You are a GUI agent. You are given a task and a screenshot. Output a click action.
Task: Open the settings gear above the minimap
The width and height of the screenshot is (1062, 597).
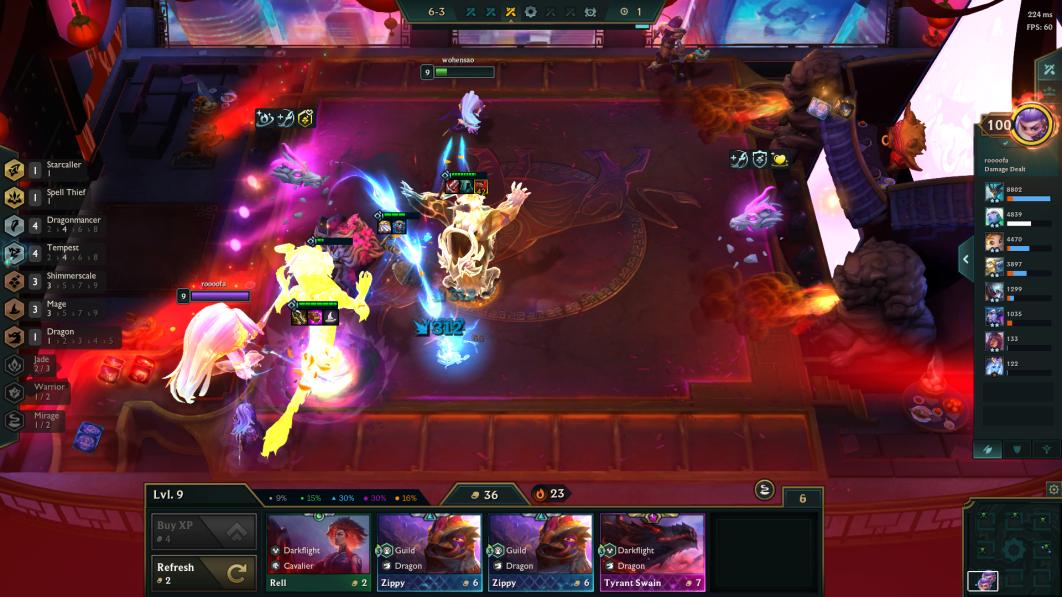coord(1053,490)
